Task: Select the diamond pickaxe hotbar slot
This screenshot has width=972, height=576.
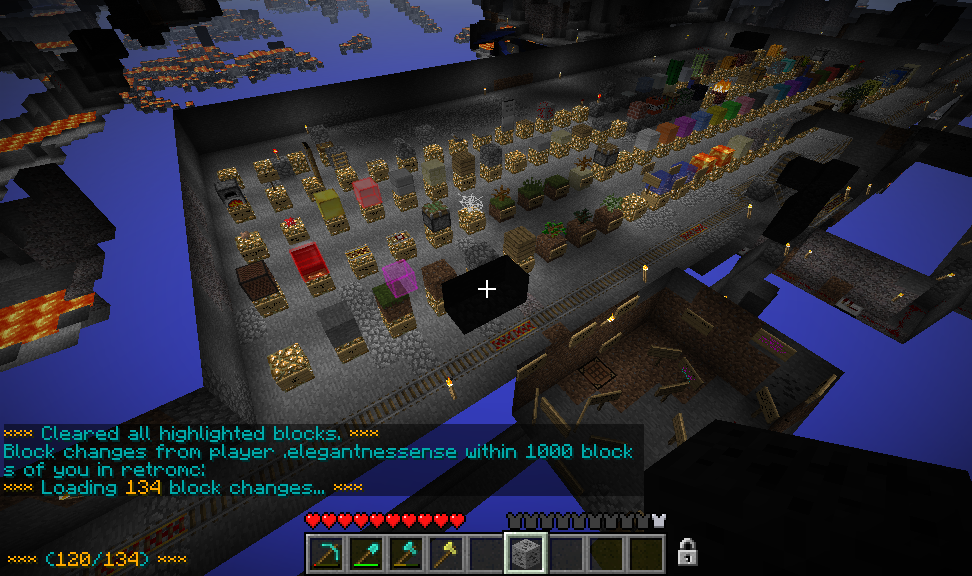Action: click(x=325, y=553)
